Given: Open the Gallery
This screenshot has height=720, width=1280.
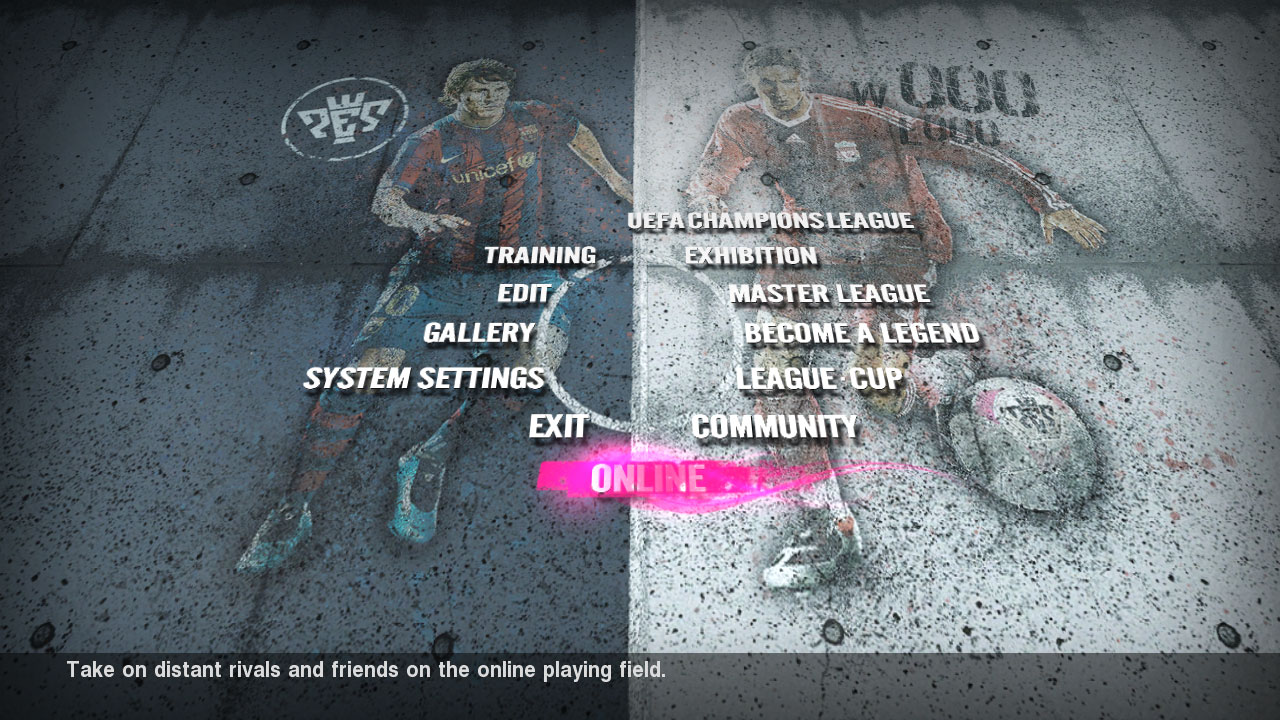Looking at the screenshot, I should [478, 333].
